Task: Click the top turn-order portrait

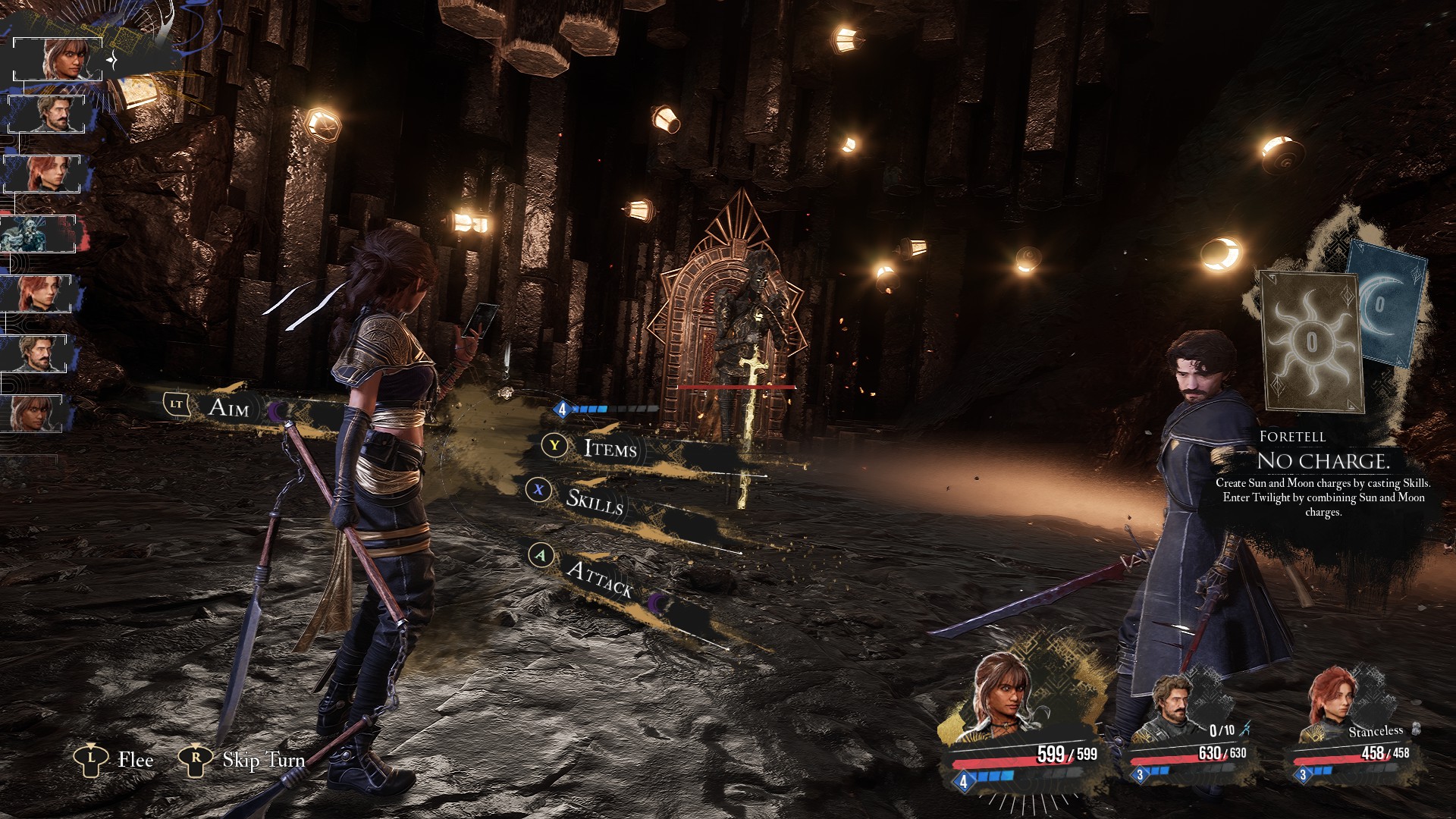Action: point(59,58)
